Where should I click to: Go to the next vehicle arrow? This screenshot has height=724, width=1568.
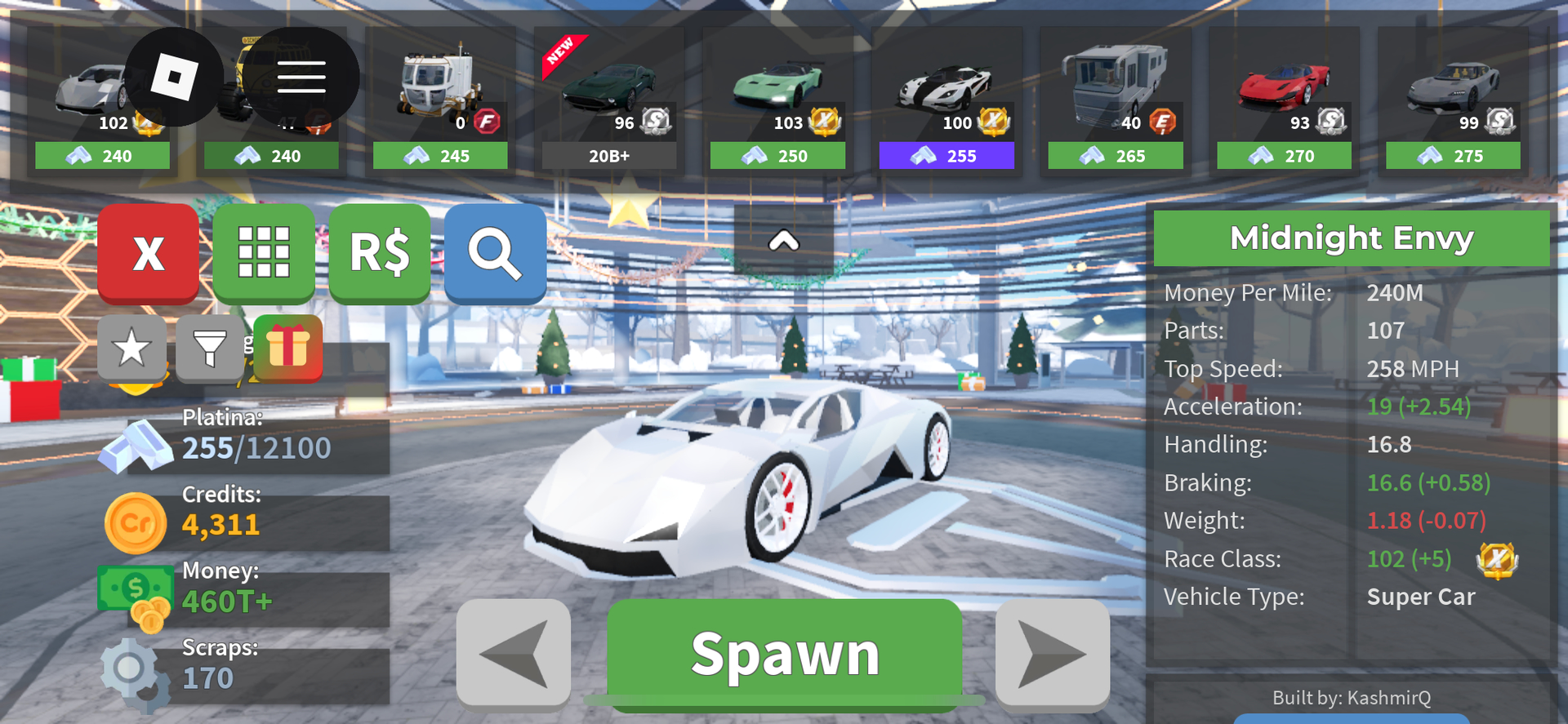point(1052,652)
